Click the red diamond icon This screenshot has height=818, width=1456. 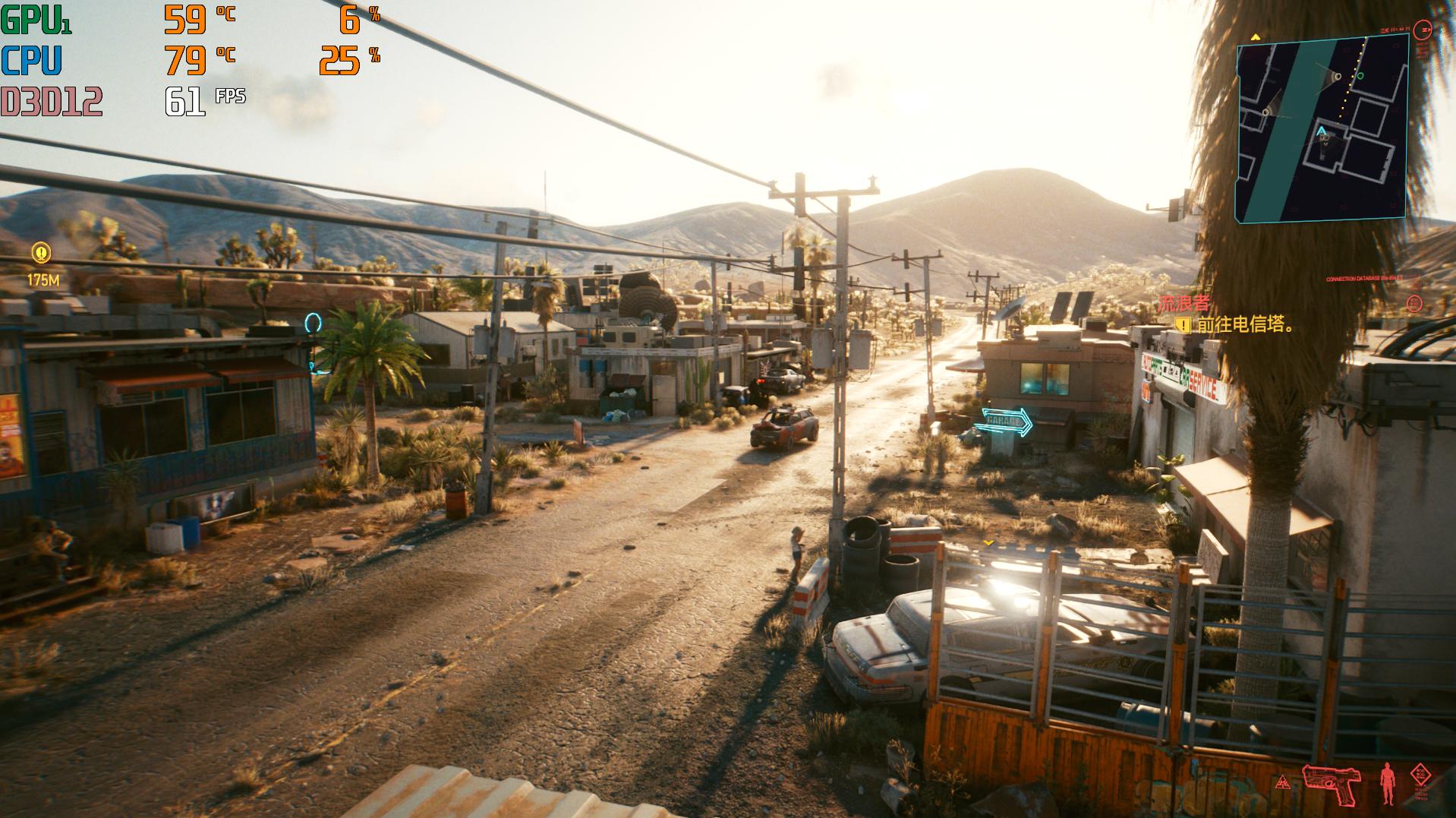click(1420, 775)
